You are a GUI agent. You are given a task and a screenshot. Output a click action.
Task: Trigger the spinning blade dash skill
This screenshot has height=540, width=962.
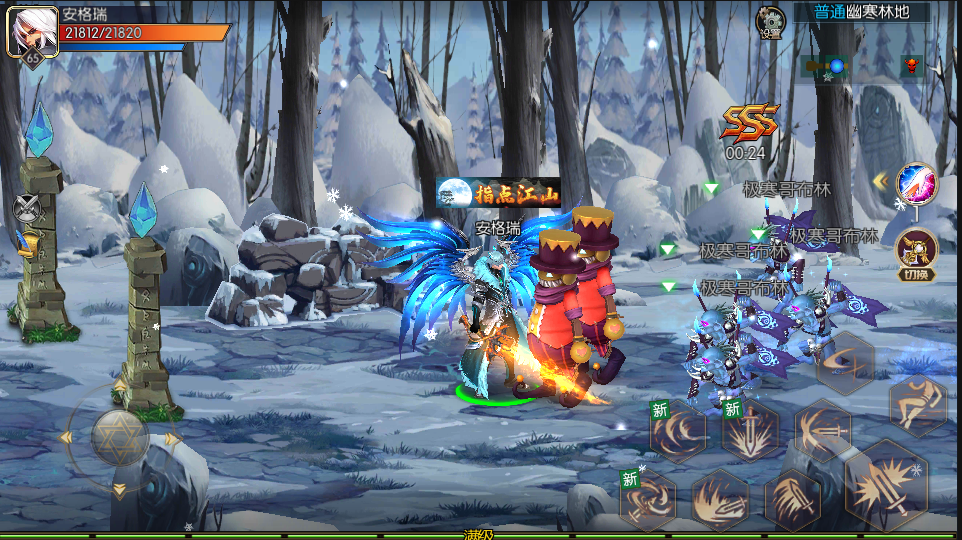pyautogui.click(x=846, y=363)
